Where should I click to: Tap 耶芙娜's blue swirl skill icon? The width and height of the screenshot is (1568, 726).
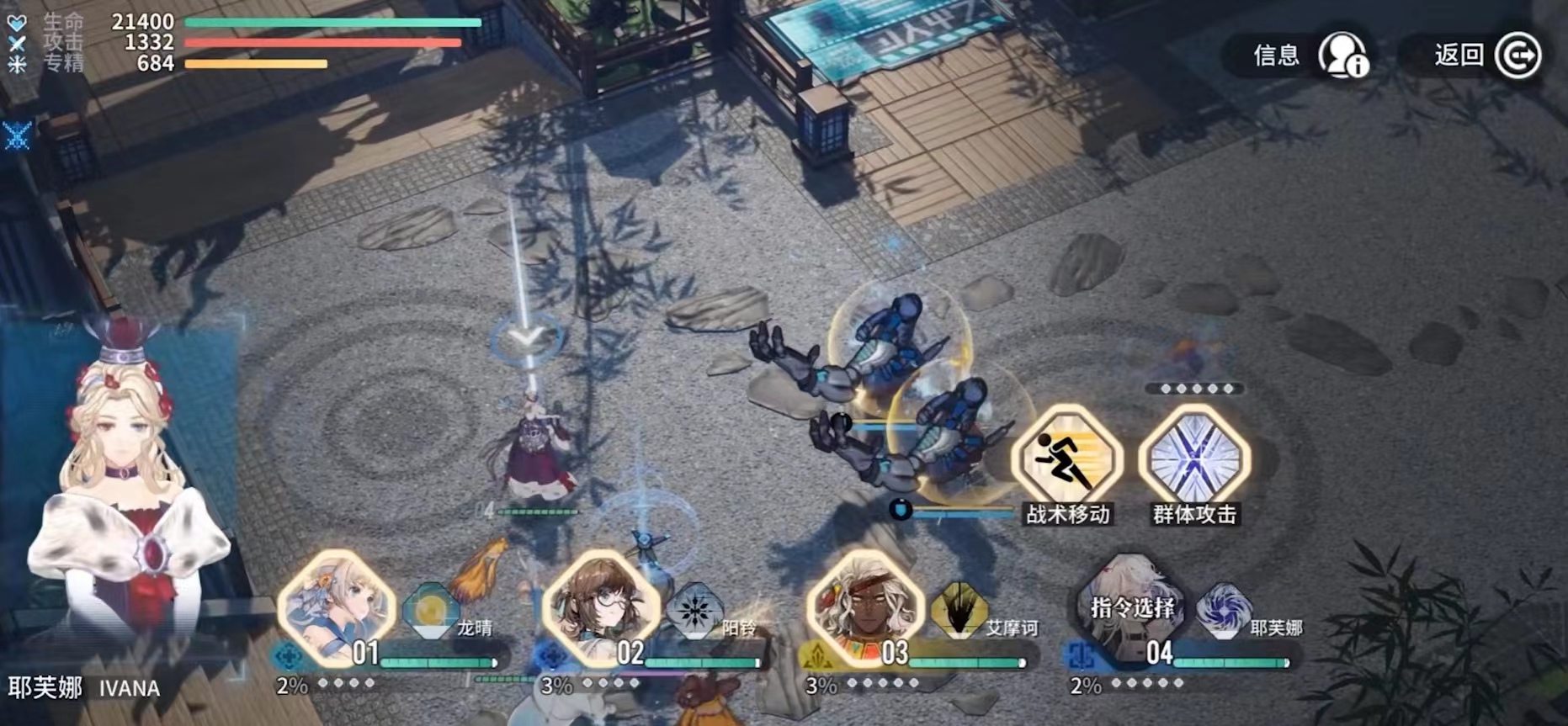[1223, 610]
